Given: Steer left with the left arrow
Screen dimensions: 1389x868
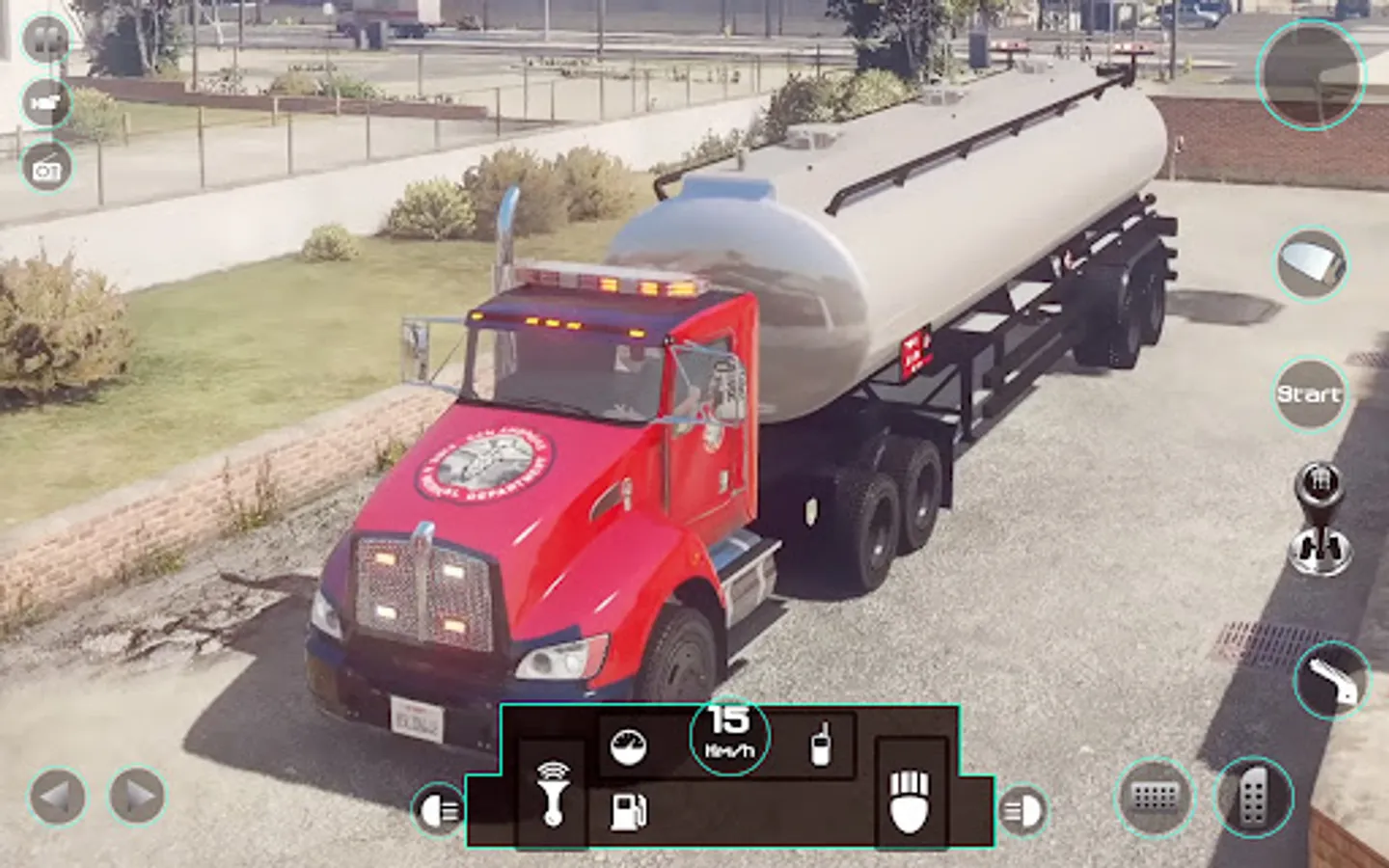Looking at the screenshot, I should coord(57,797).
